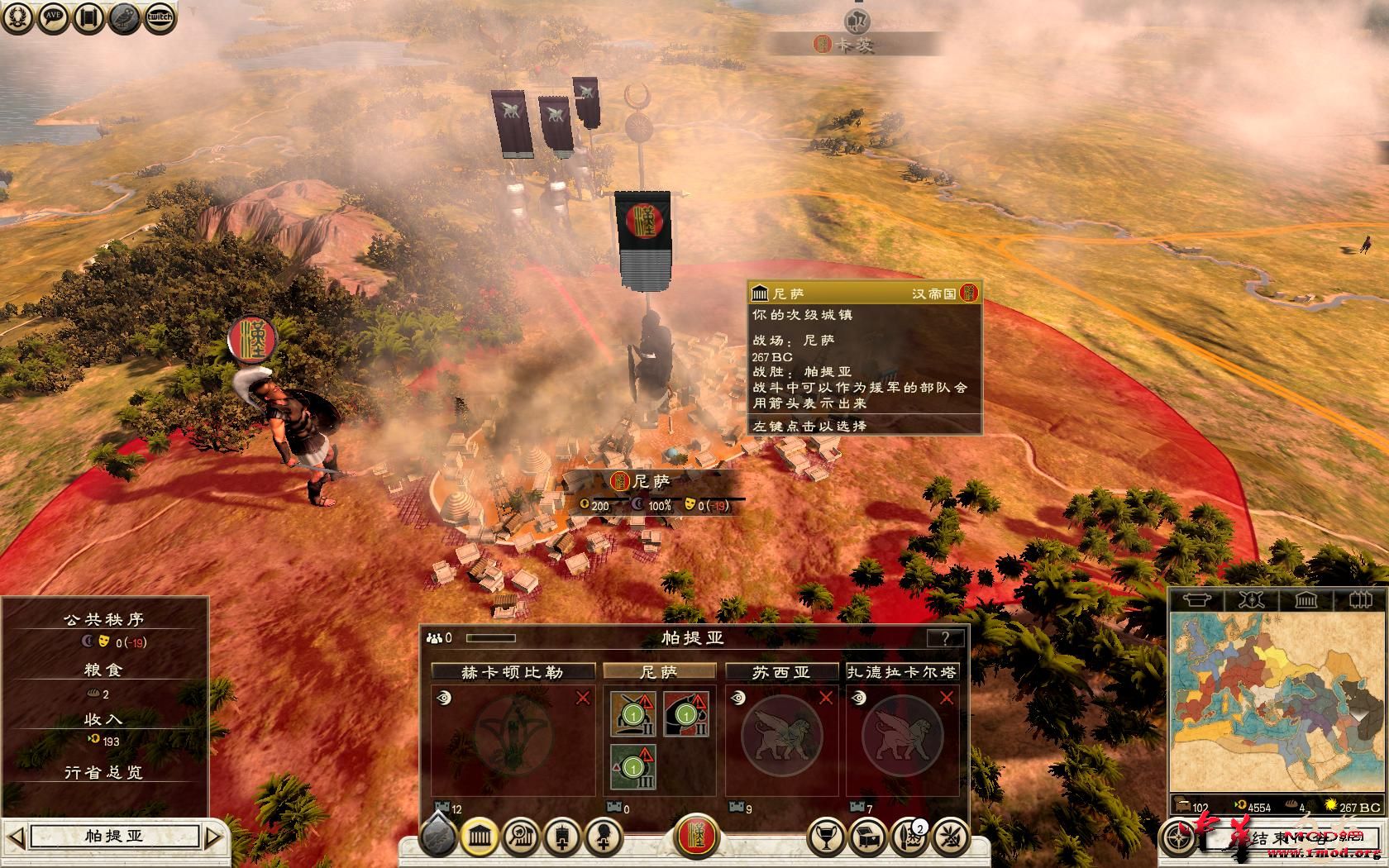Open the laurel wreath menu button
This screenshot has width=1389, height=868.
click(17, 17)
